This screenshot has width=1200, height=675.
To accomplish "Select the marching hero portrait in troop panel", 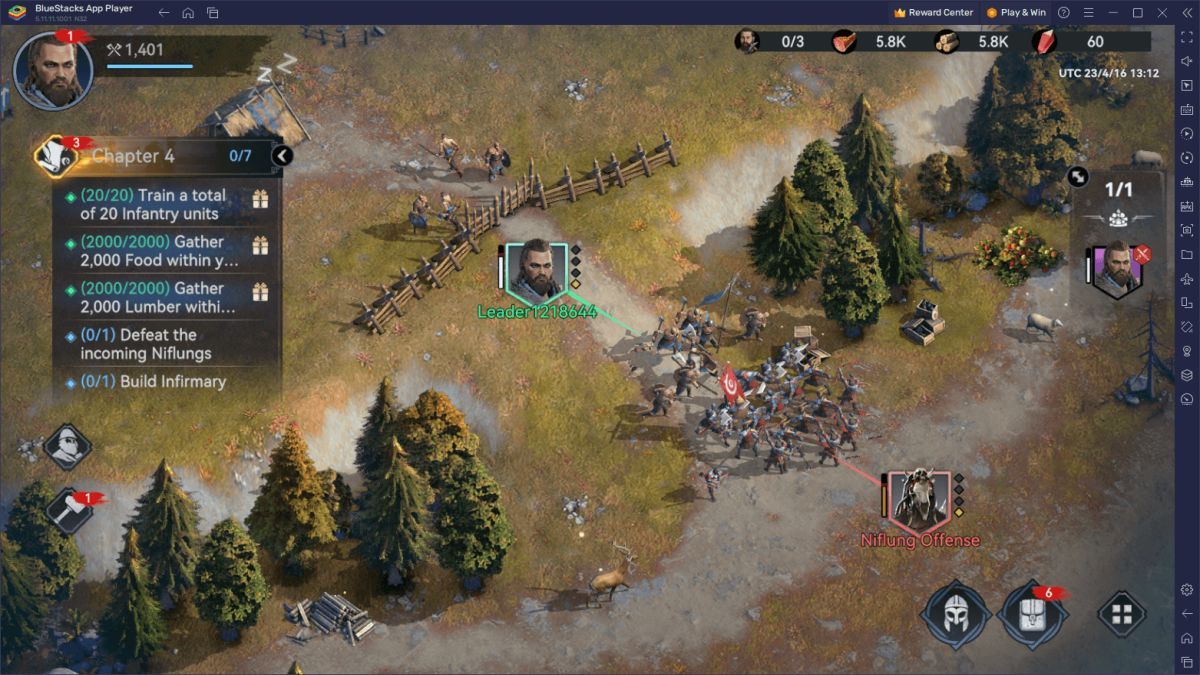I will pyautogui.click(x=1117, y=268).
